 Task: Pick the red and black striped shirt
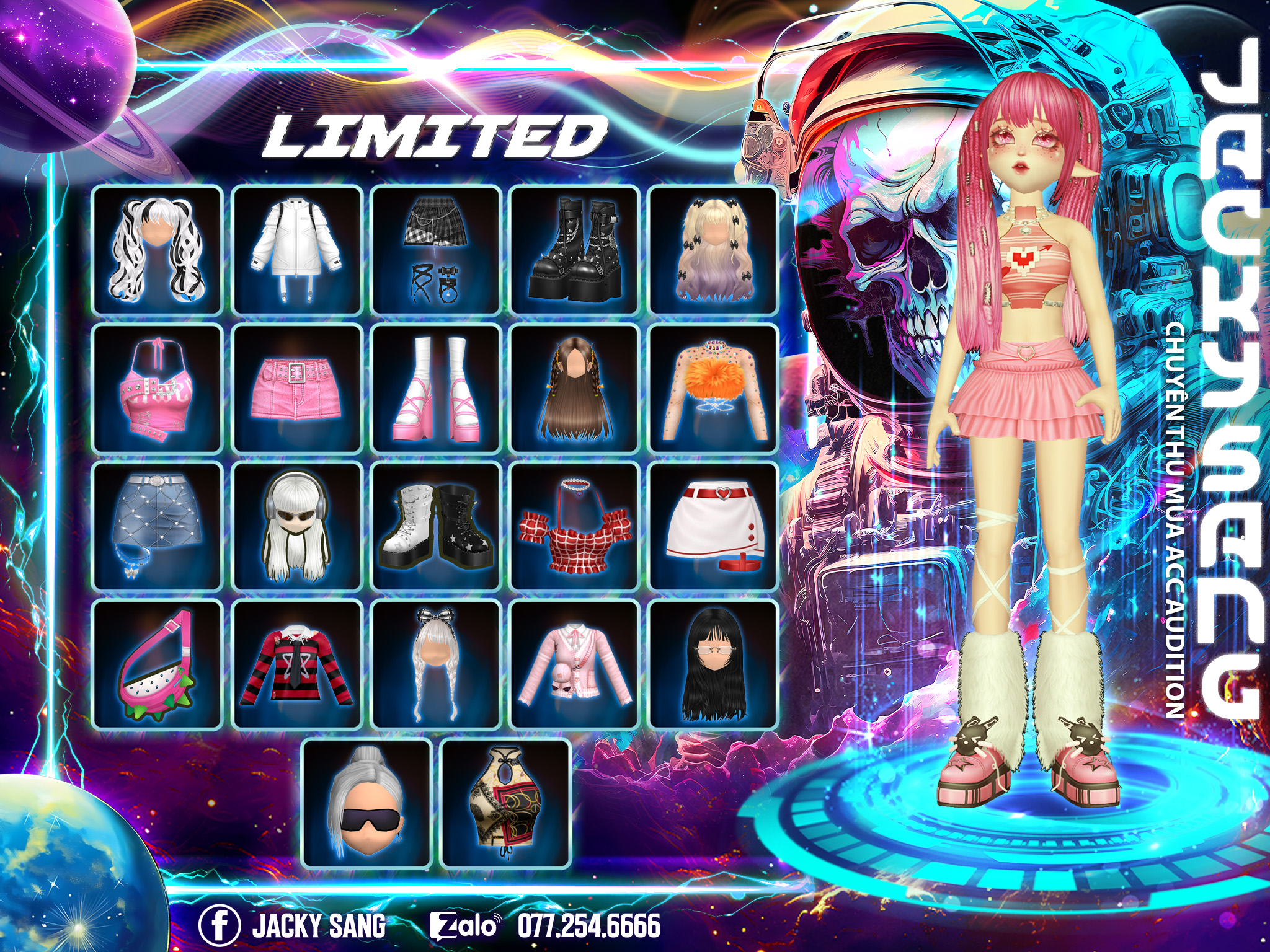(296, 665)
